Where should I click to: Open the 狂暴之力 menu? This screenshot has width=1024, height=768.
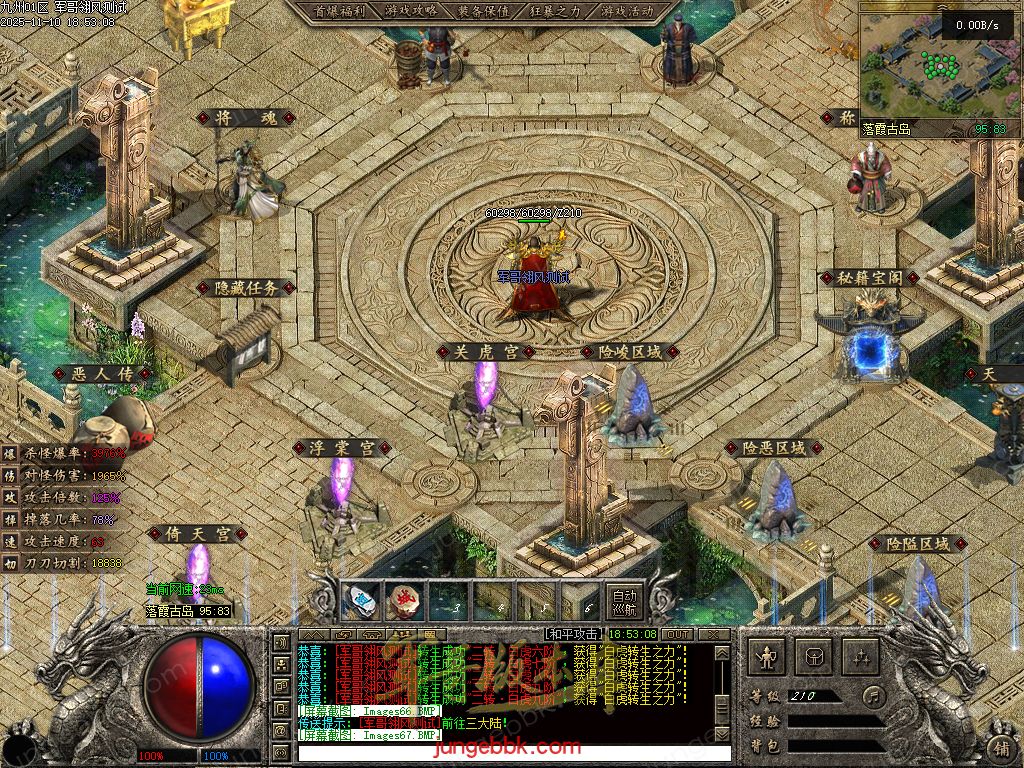(x=555, y=11)
